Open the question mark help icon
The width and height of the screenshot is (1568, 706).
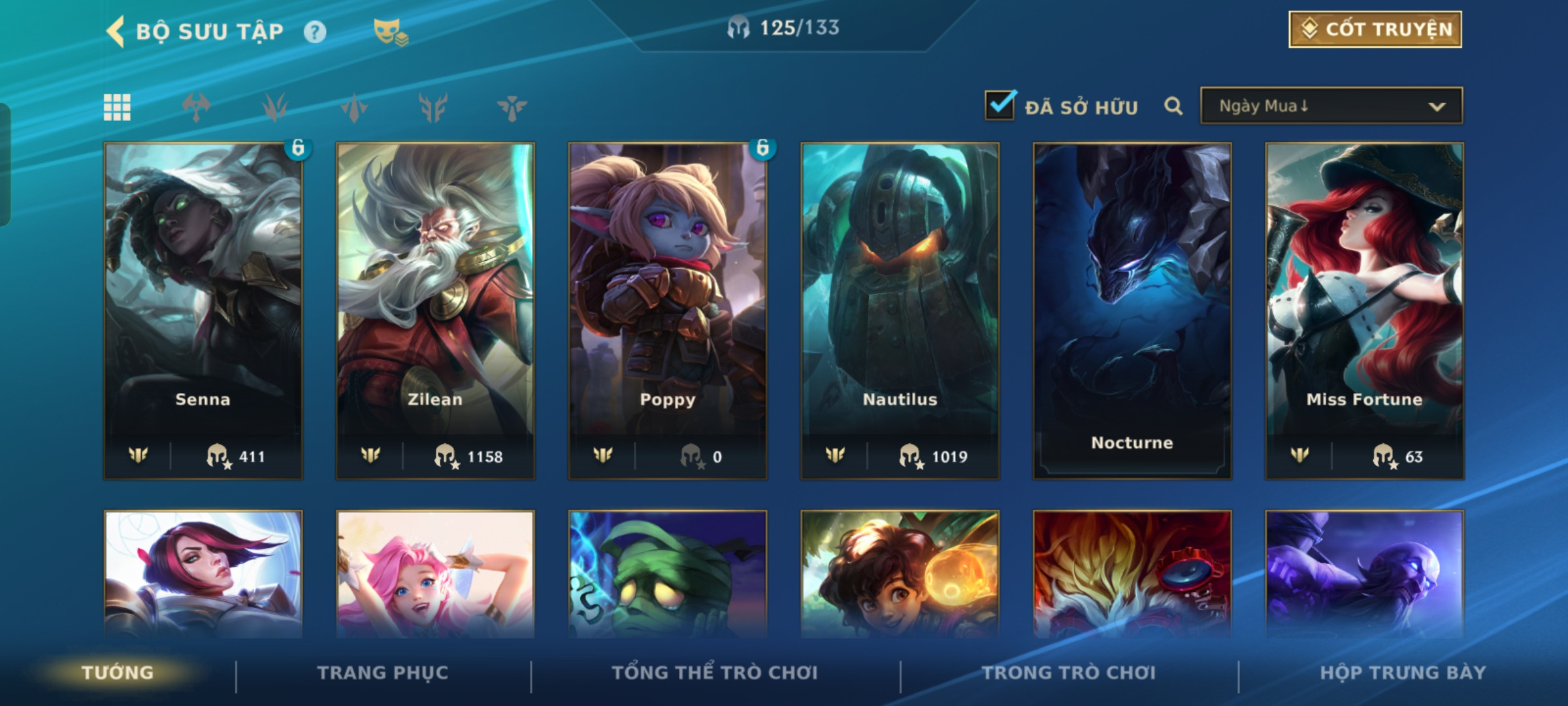coord(315,32)
